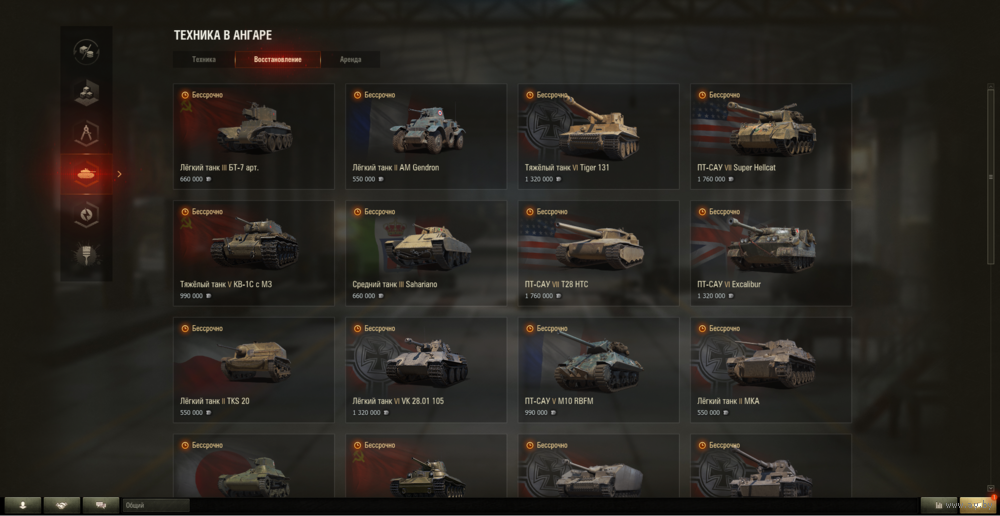Choose the КВ-1С с МЗ heavy tank
The image size is (1000, 516).
point(253,253)
